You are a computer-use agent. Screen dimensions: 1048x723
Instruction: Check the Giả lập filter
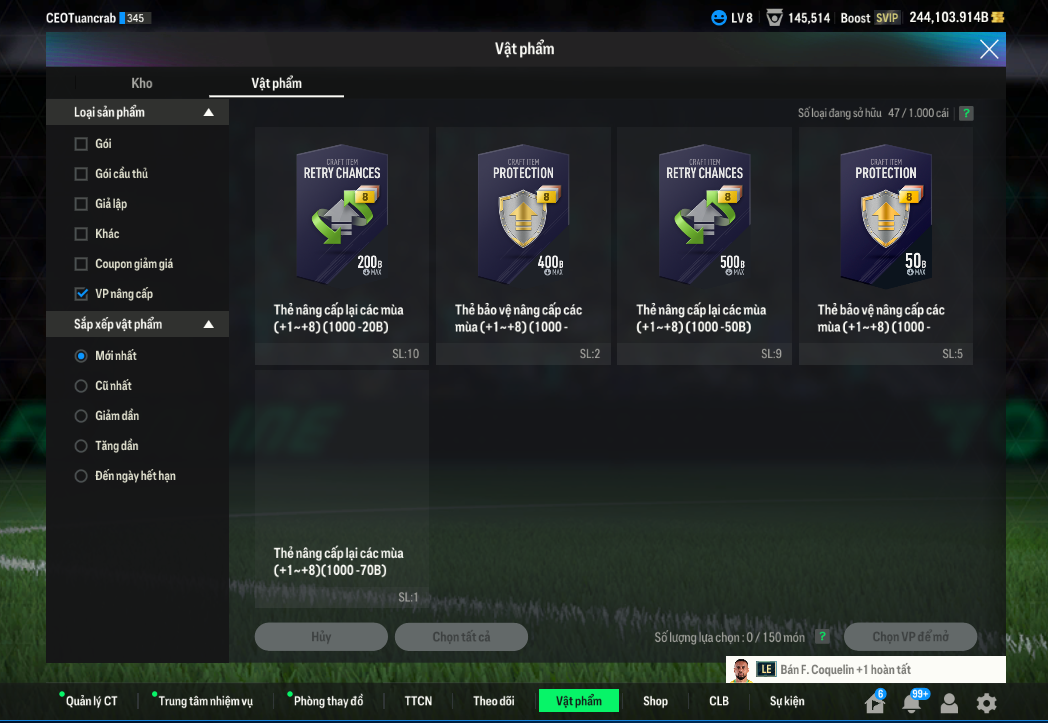[82, 204]
